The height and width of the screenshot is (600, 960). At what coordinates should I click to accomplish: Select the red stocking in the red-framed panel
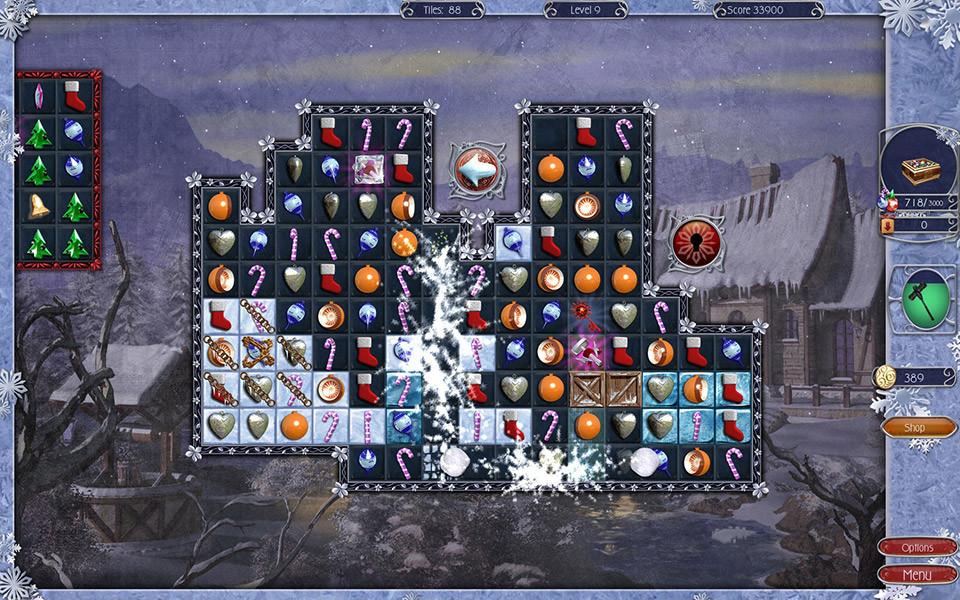point(75,96)
